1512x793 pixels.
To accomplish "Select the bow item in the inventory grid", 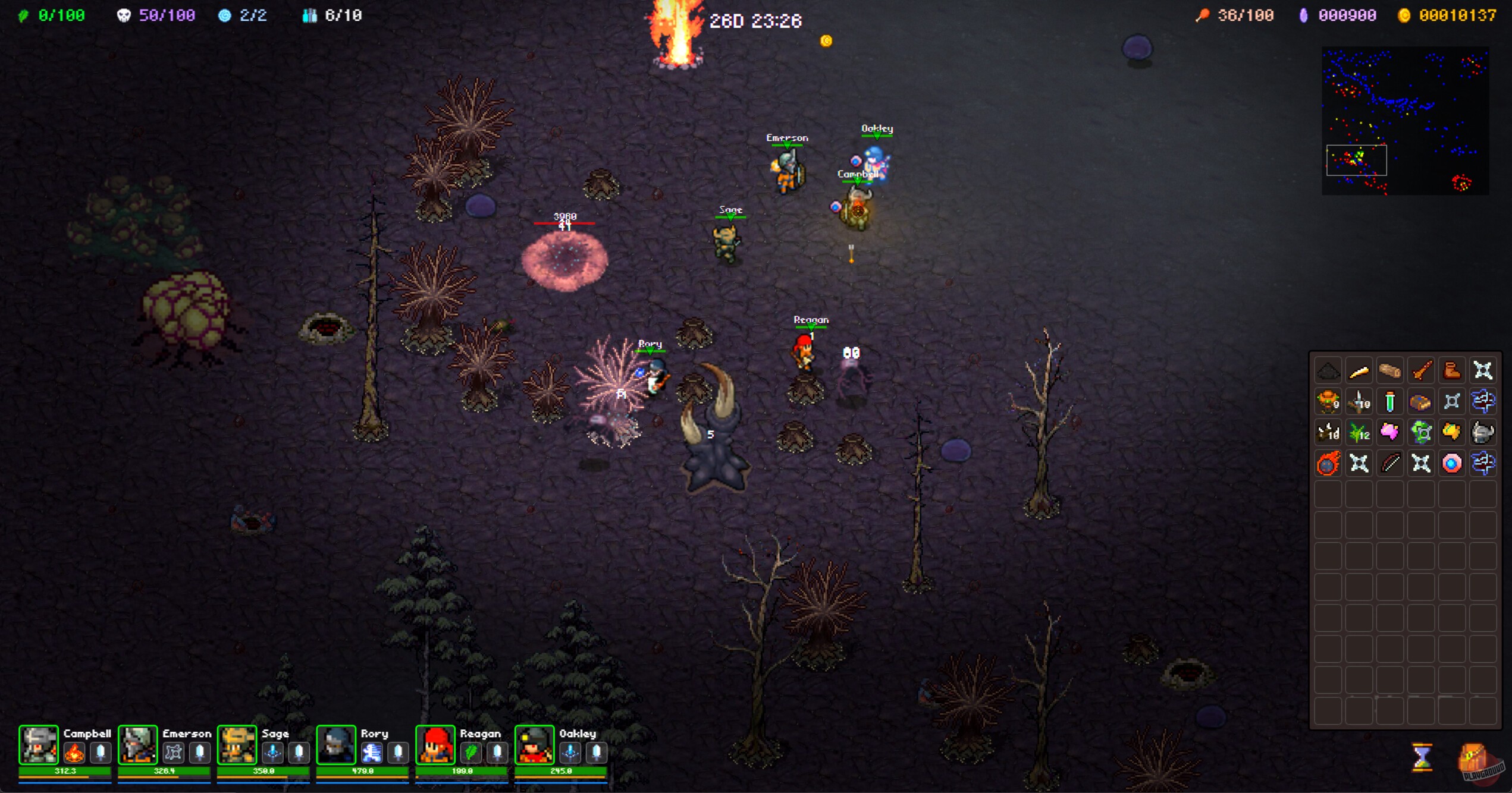I will click(1390, 463).
